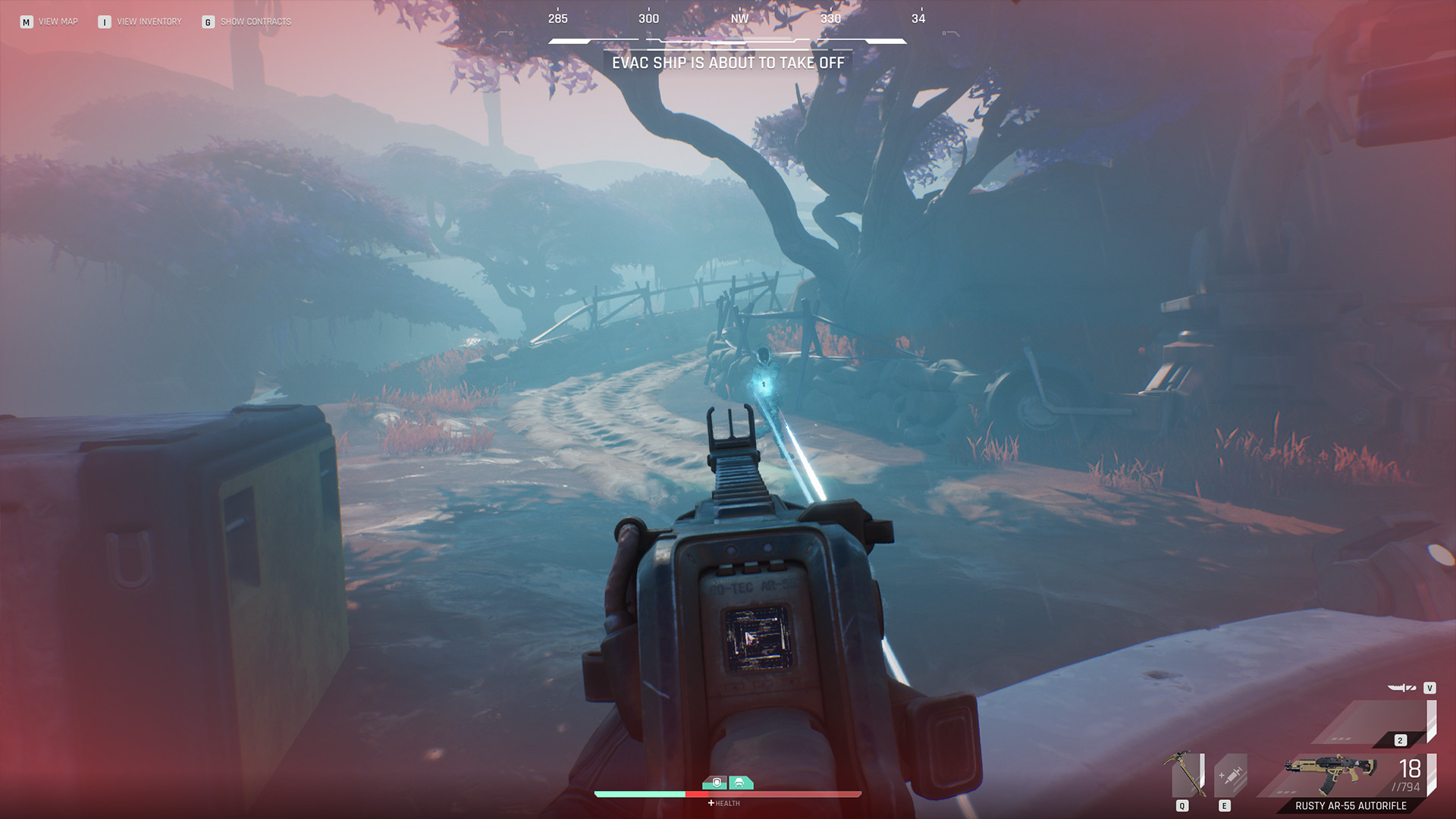The height and width of the screenshot is (819, 1456).
Task: Click the E keybind badge under the syringe
Action: (x=1223, y=806)
